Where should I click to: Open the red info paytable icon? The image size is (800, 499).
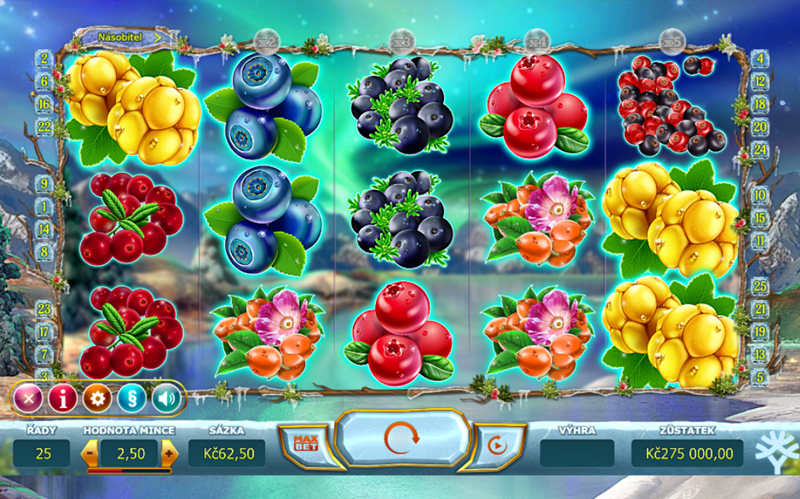63,398
